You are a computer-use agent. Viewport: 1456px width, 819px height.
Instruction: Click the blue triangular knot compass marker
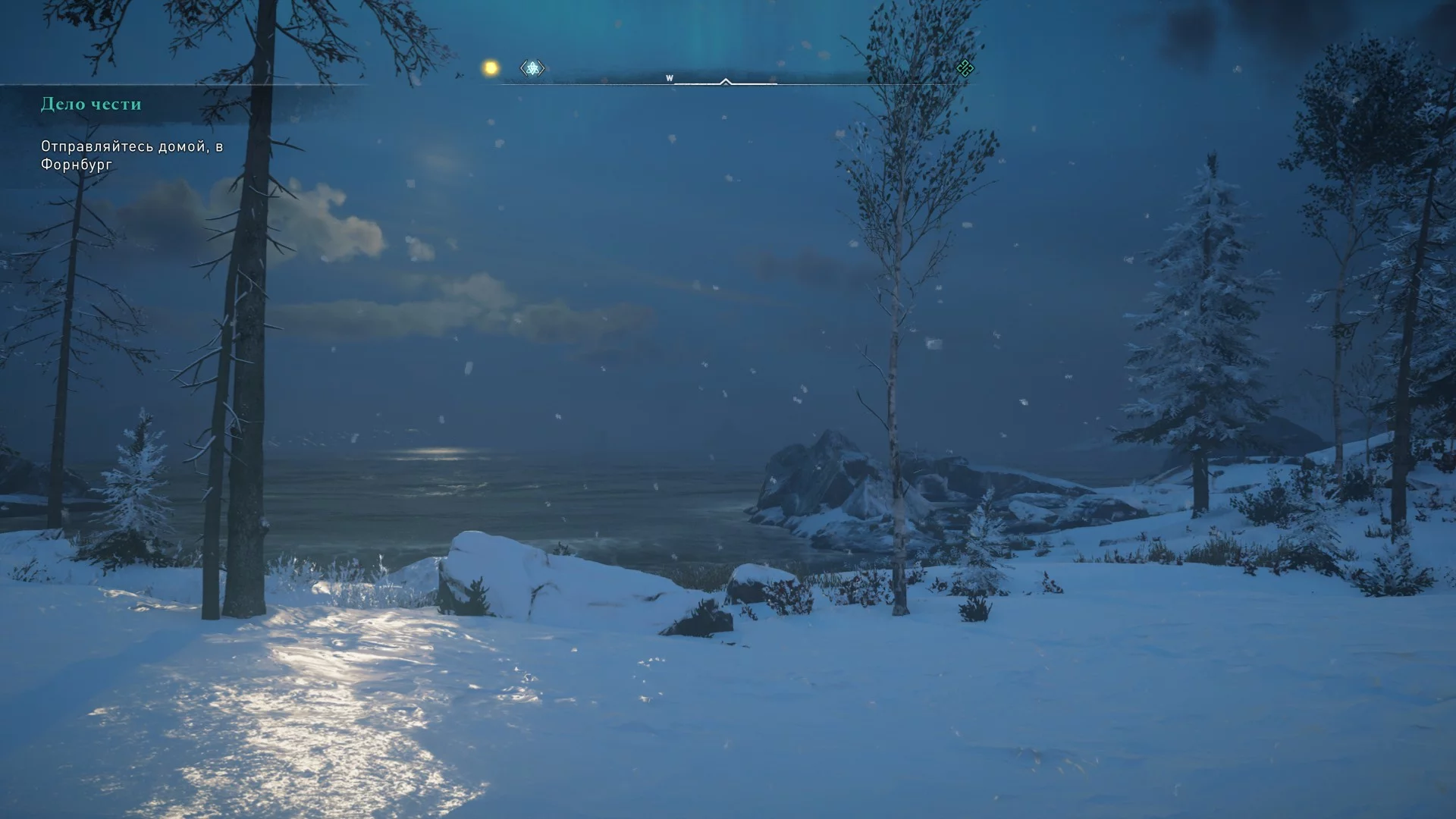[x=532, y=68]
